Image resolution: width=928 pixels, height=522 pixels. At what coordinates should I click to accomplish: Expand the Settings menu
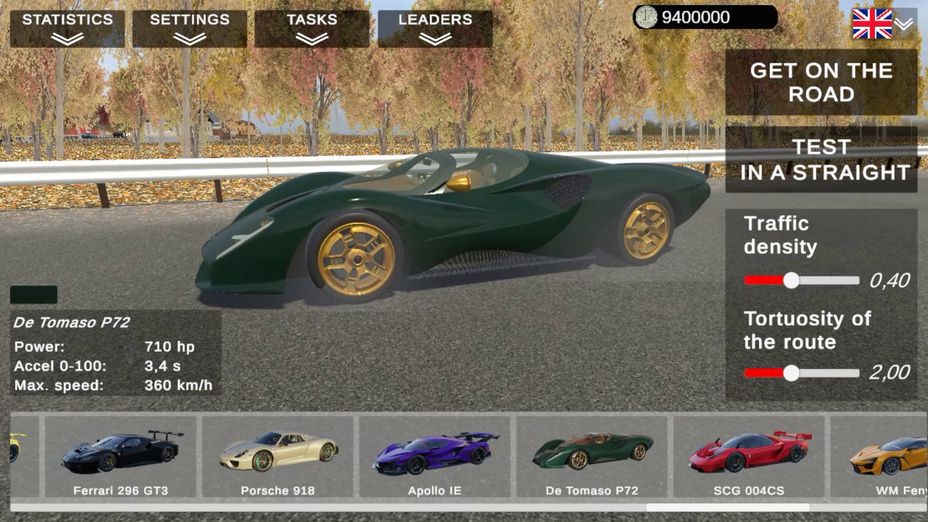pyautogui.click(x=189, y=28)
